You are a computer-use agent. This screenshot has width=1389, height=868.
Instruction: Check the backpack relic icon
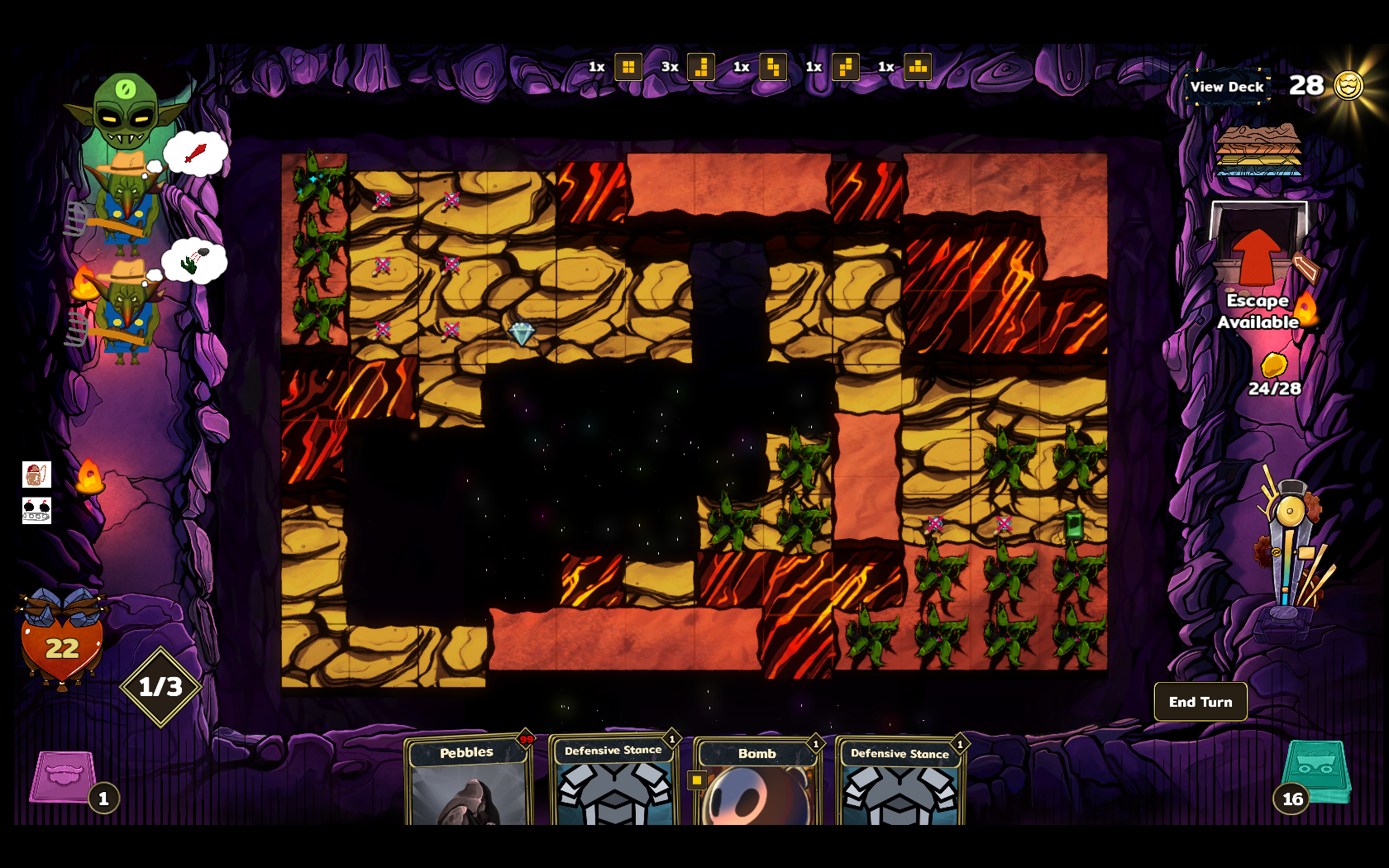pos(36,475)
